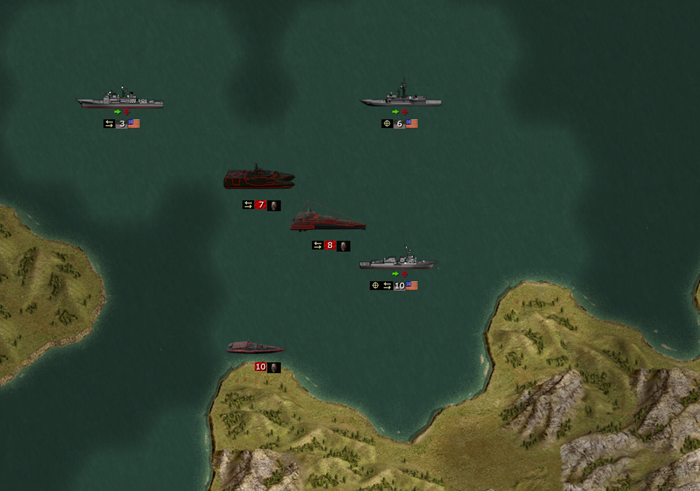Select the US warship with strength 3

click(120, 100)
